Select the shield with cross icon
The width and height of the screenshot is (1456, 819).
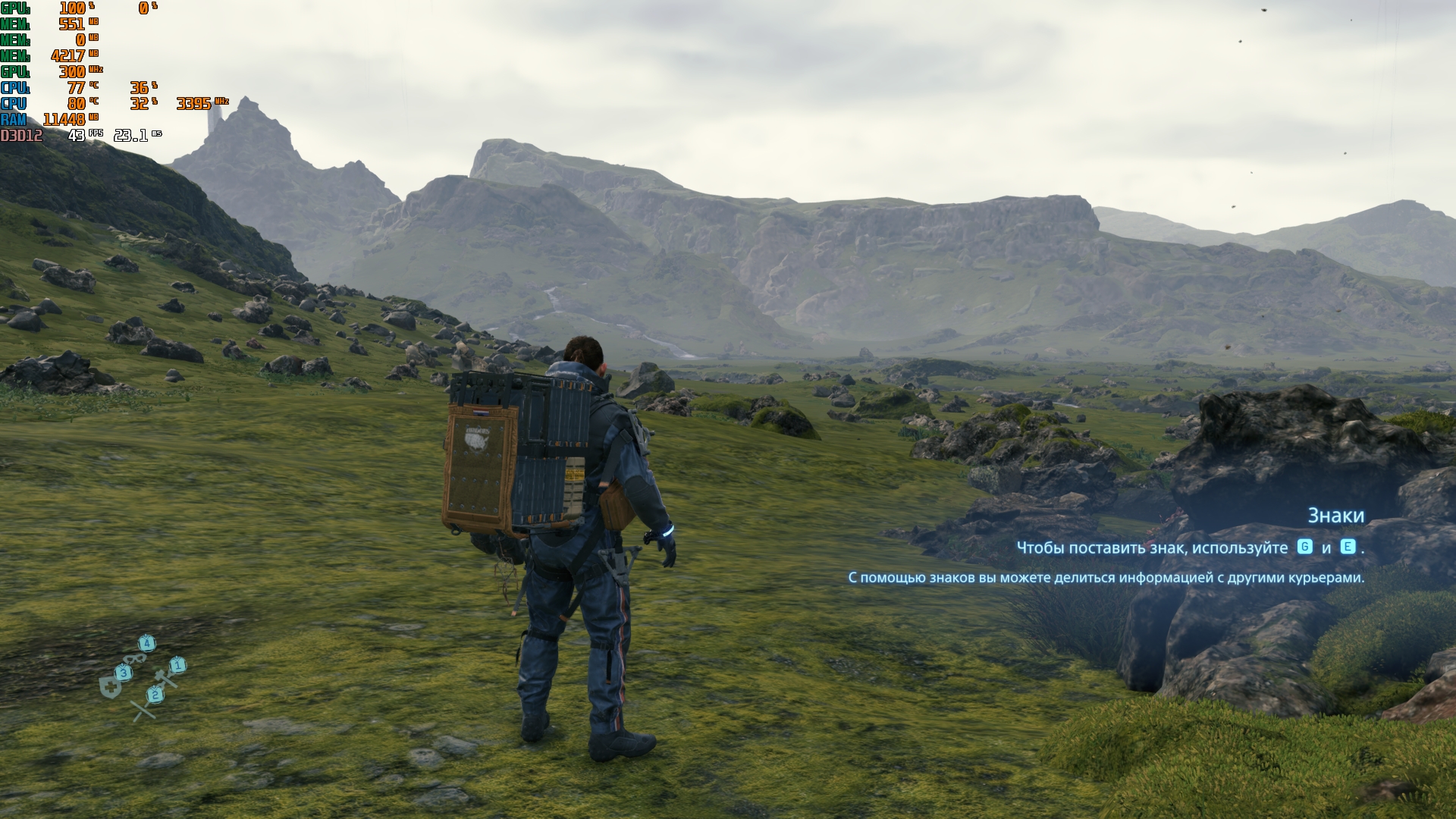(x=111, y=688)
